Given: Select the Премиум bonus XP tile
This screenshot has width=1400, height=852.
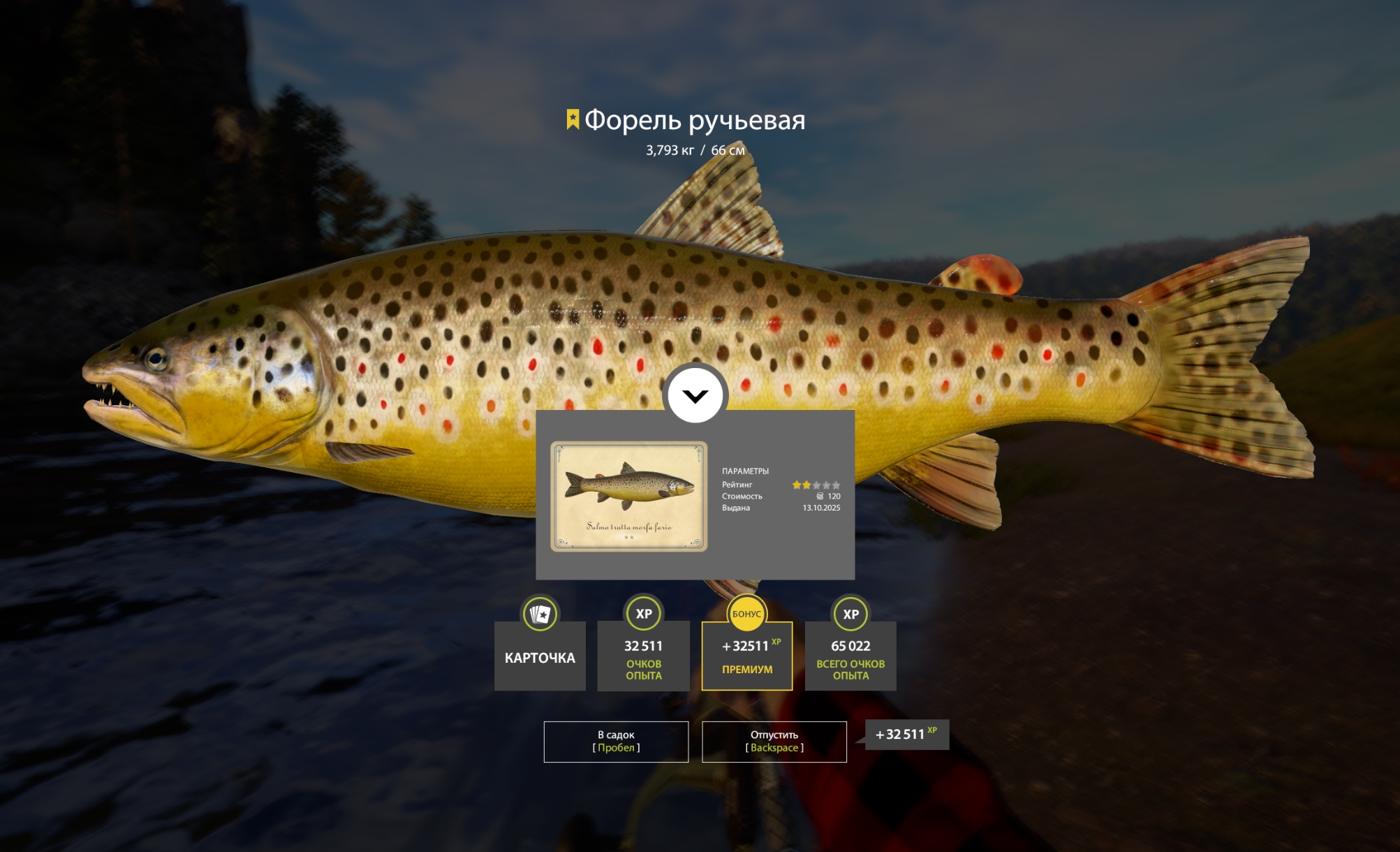Looking at the screenshot, I should 746,655.
